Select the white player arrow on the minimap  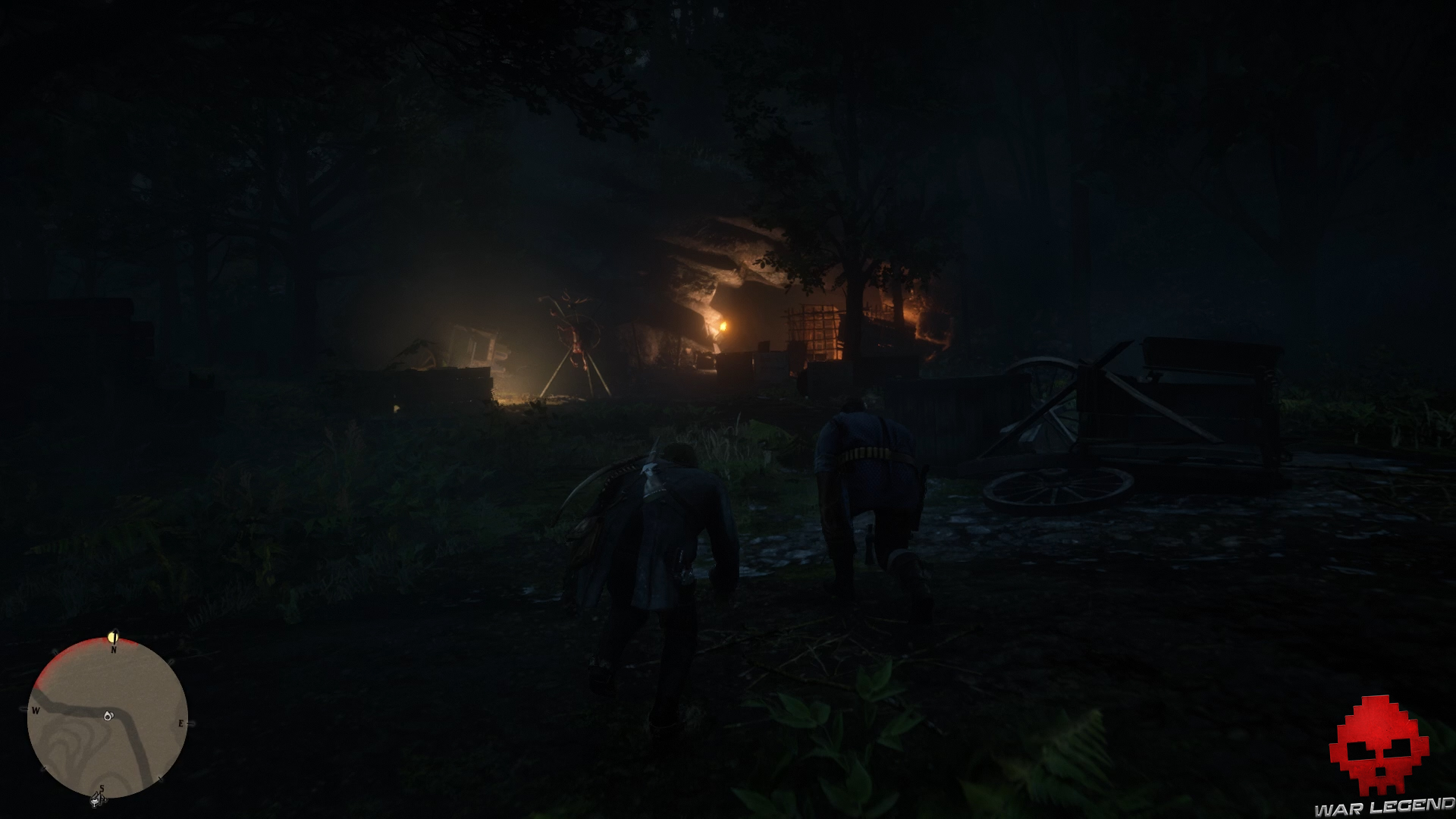[x=108, y=717]
